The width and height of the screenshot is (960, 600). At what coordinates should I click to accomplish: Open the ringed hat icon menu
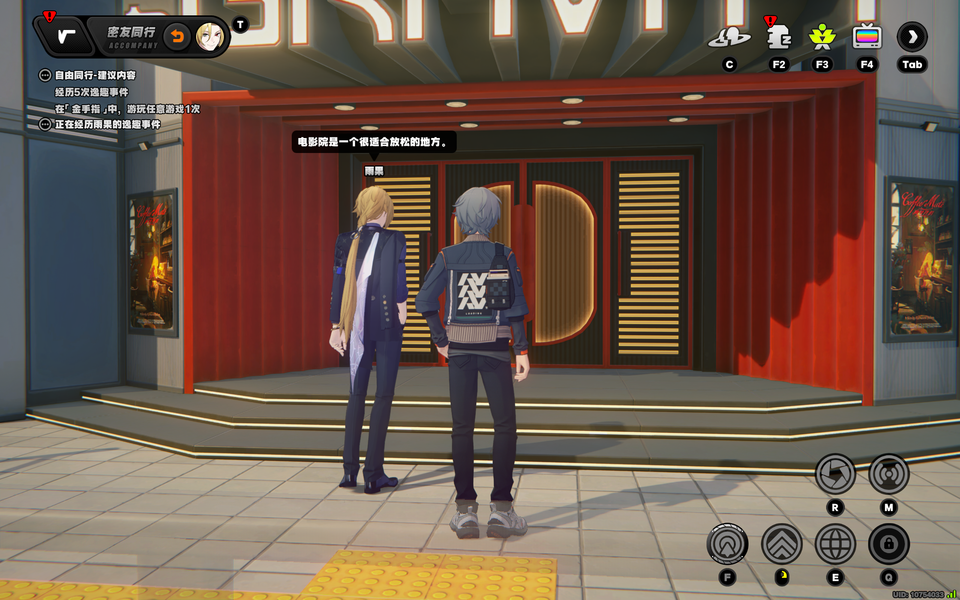729,38
